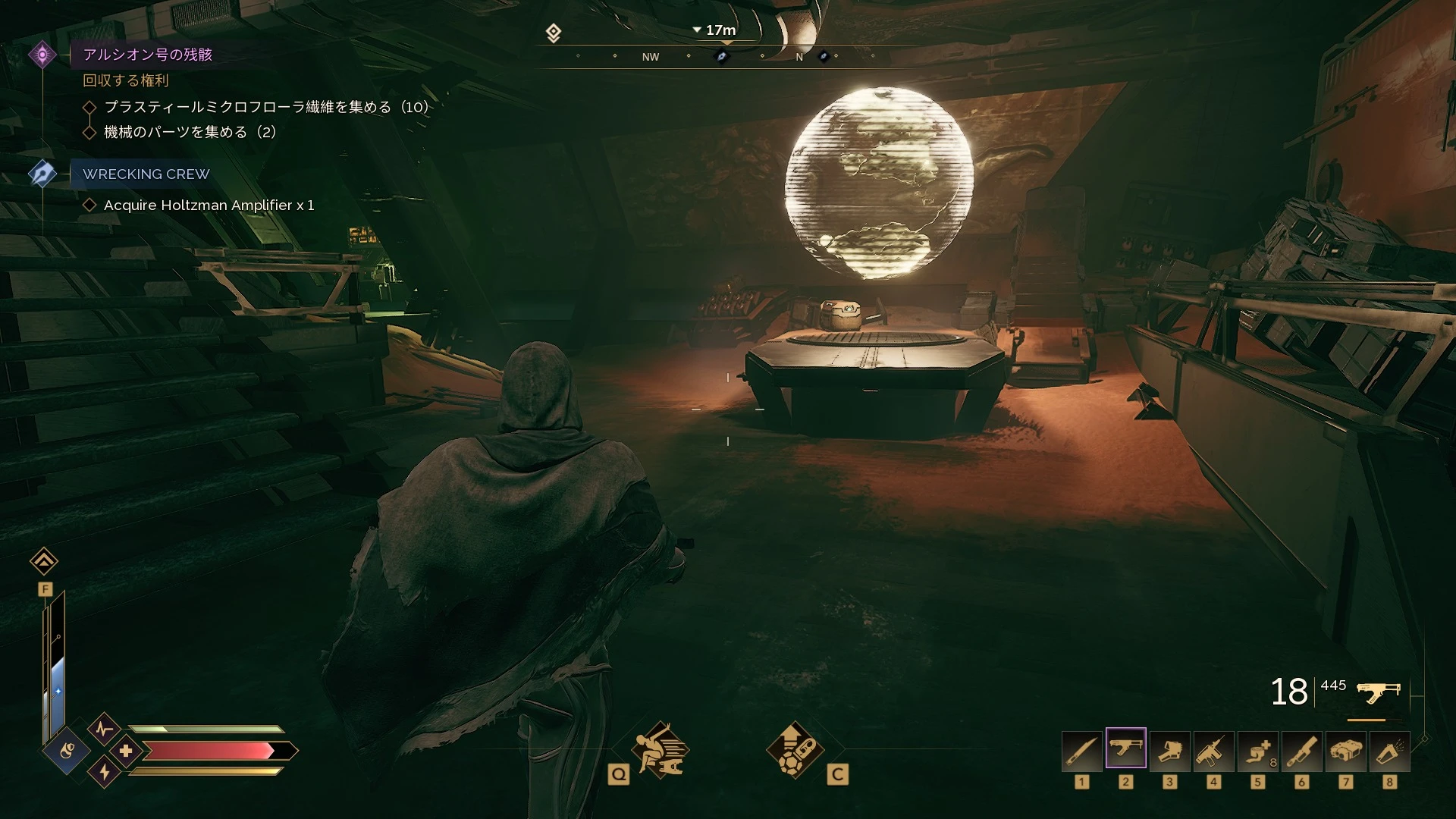Select the purple quest marker diamond icon
This screenshot has width=1456, height=819.
coord(42,55)
